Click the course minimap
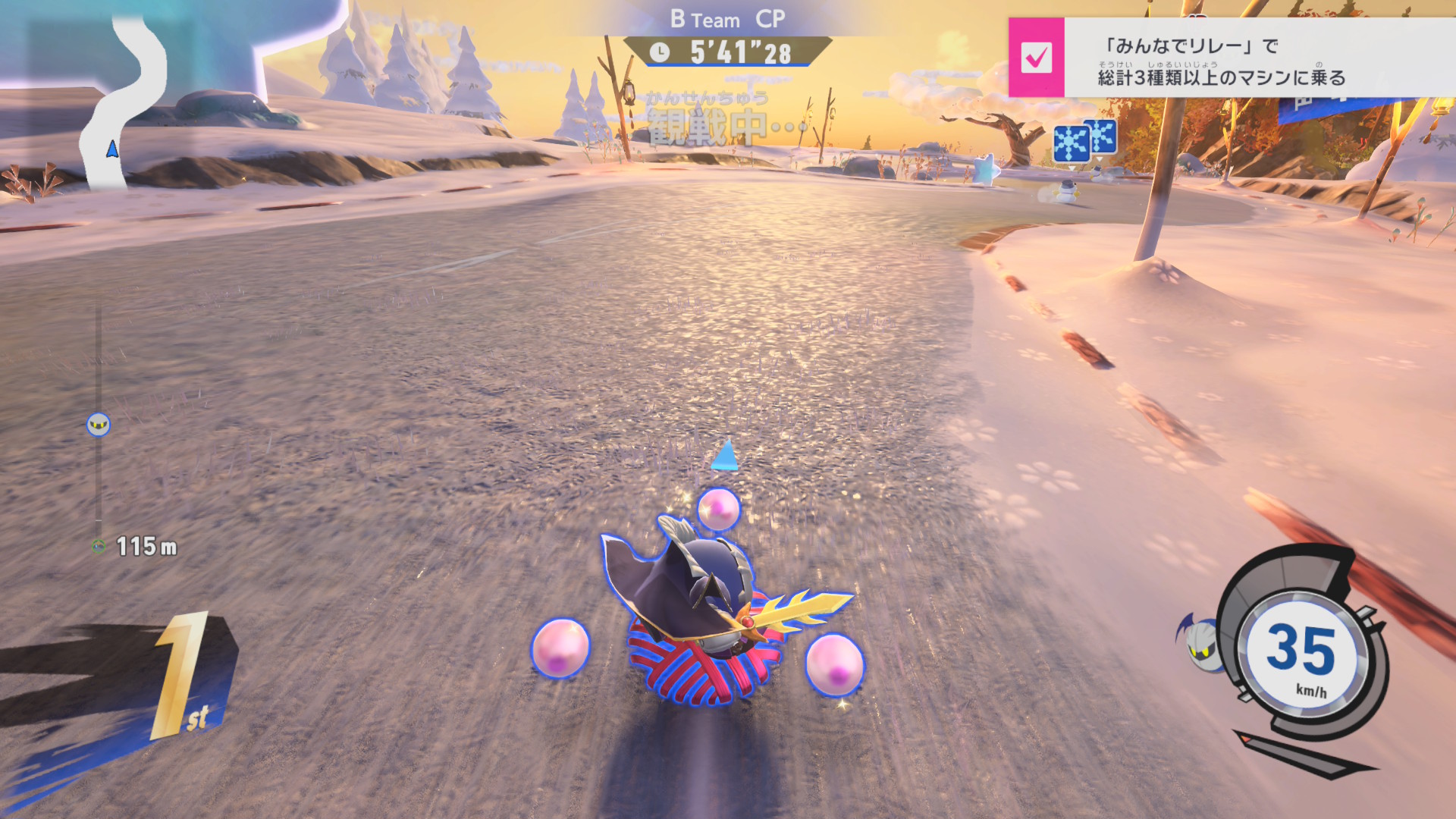This screenshot has width=1456, height=819. pyautogui.click(x=124, y=99)
